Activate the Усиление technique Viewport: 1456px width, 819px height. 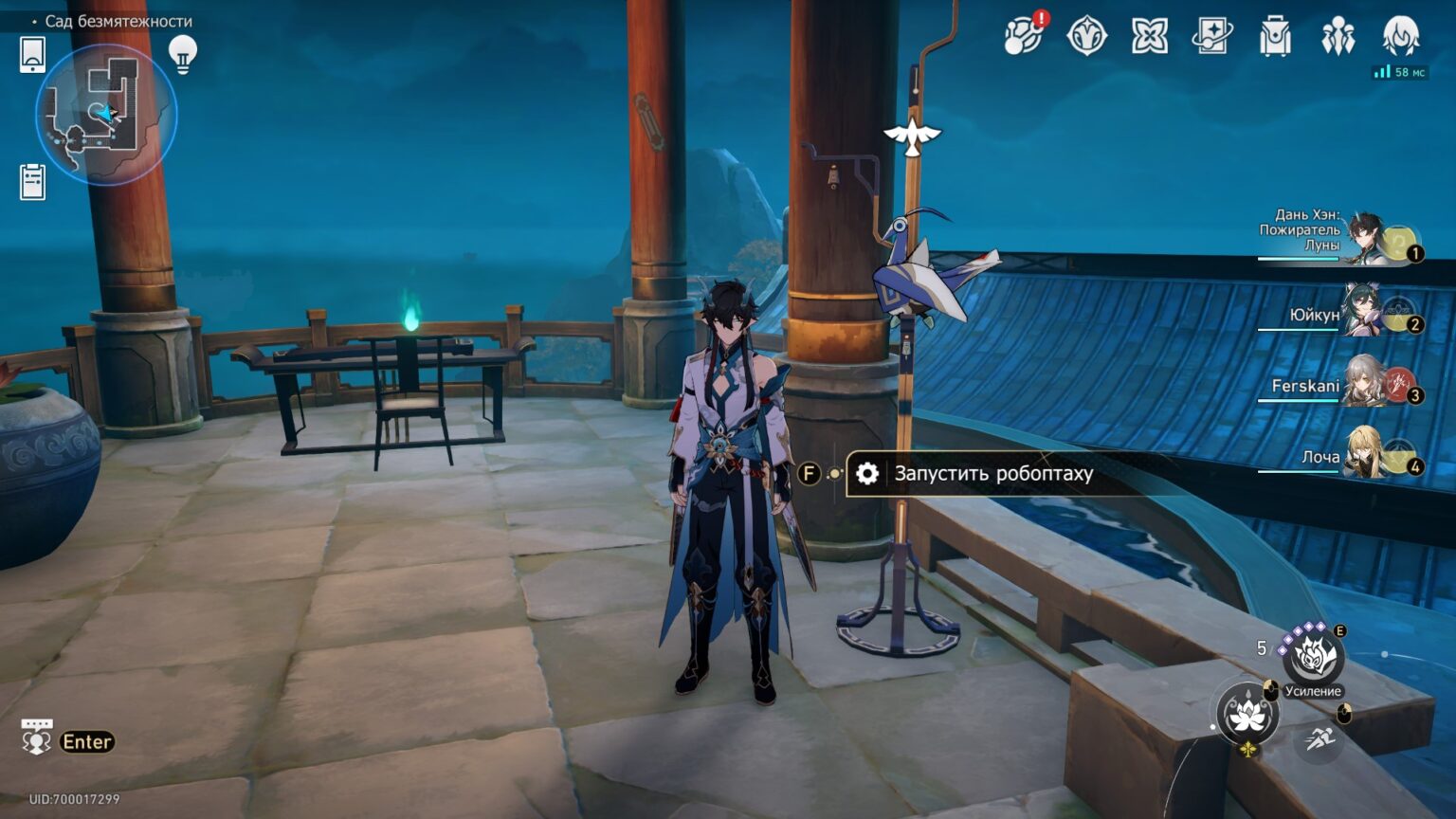point(1313,656)
